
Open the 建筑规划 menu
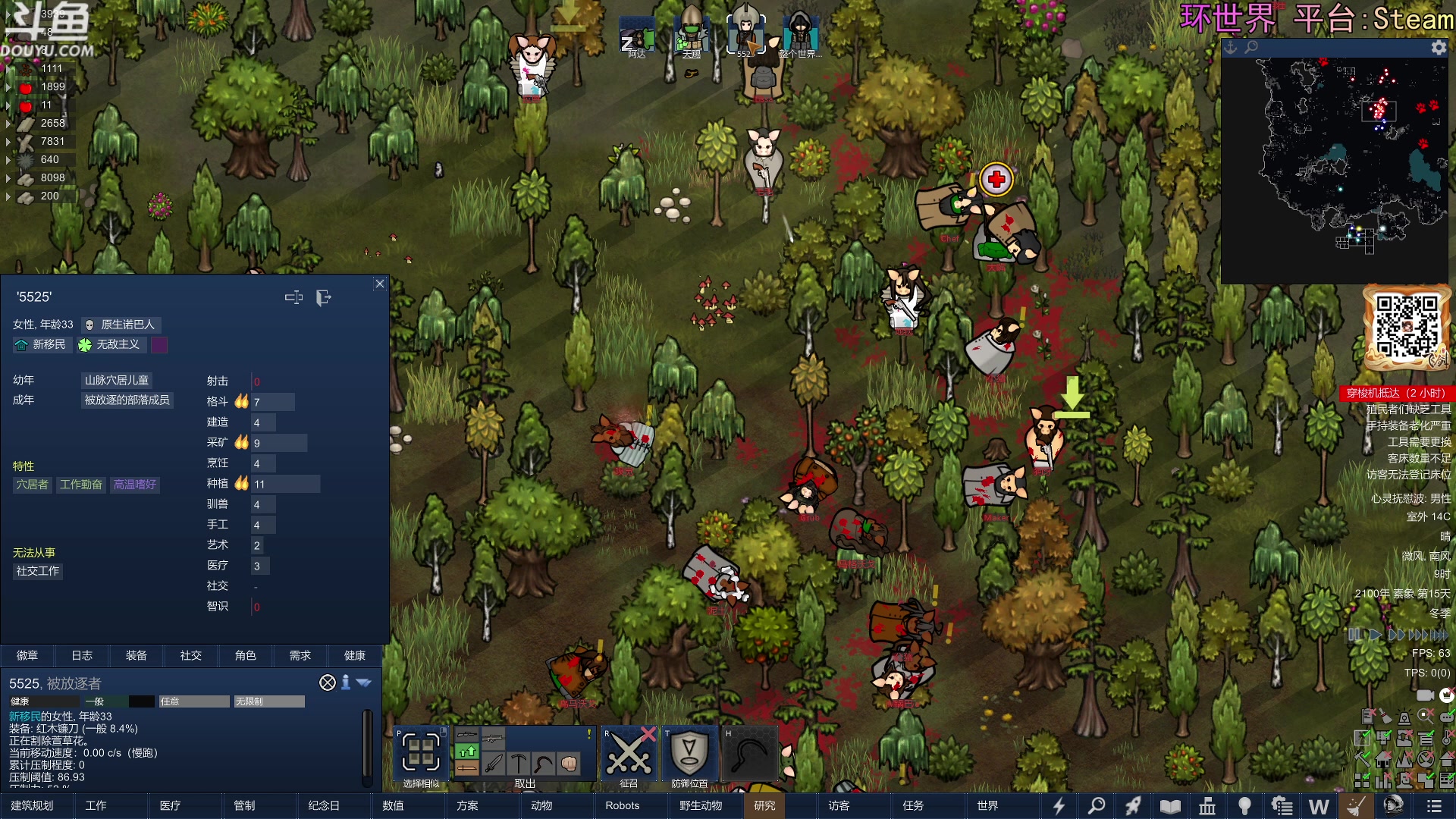32,805
